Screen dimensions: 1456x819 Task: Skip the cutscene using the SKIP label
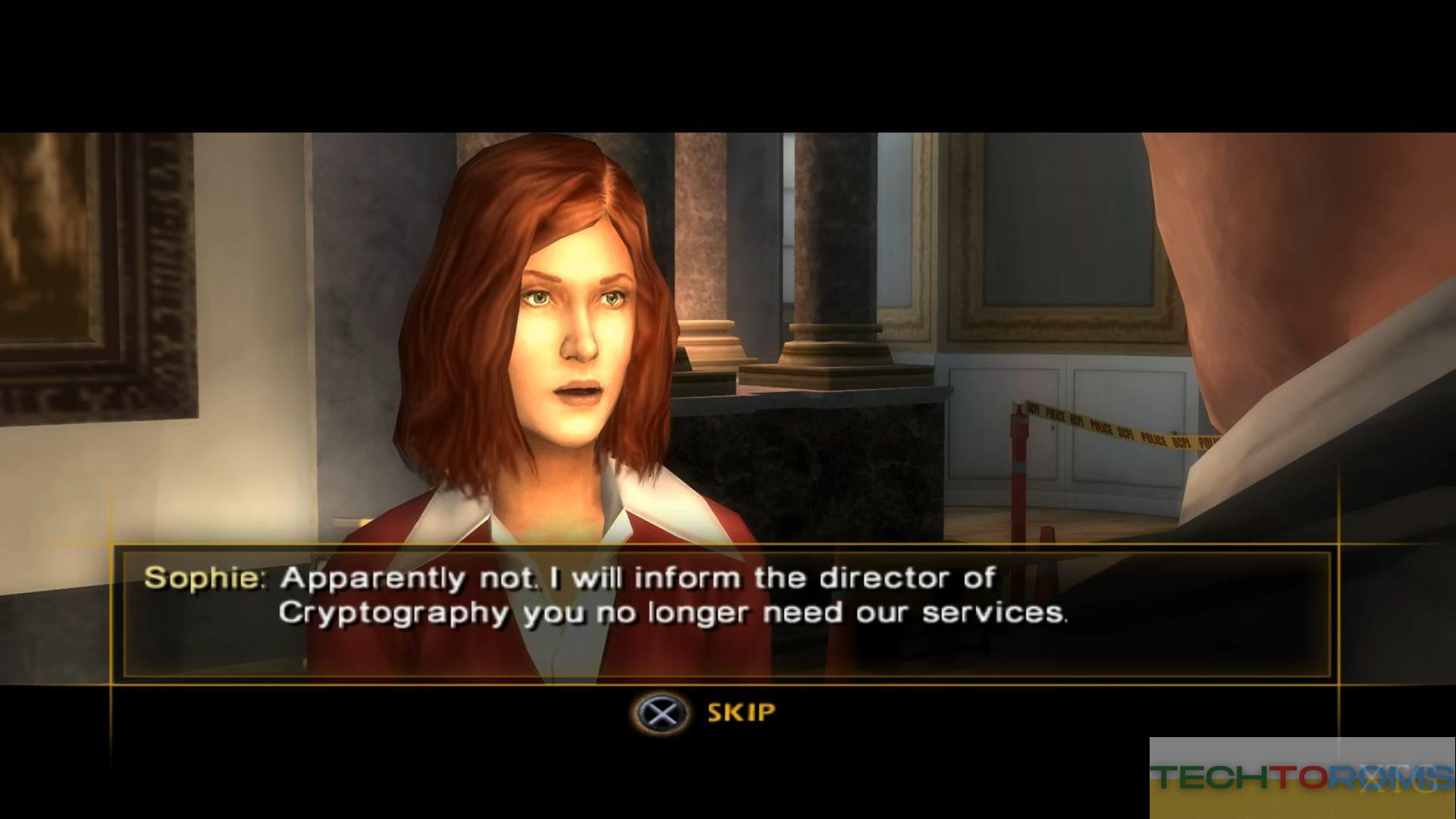(741, 713)
